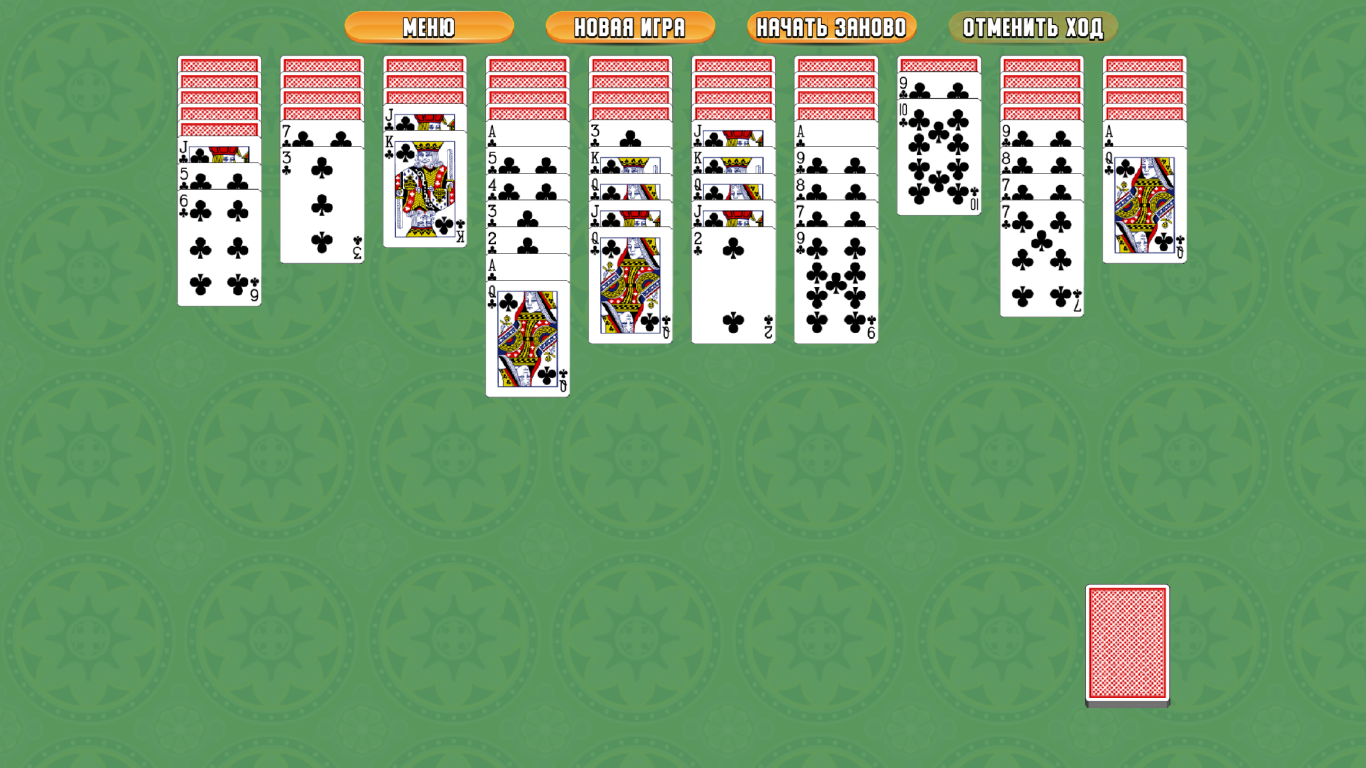Start a НОВАЯ ИГРА game
1366x768 pixels.
point(630,27)
